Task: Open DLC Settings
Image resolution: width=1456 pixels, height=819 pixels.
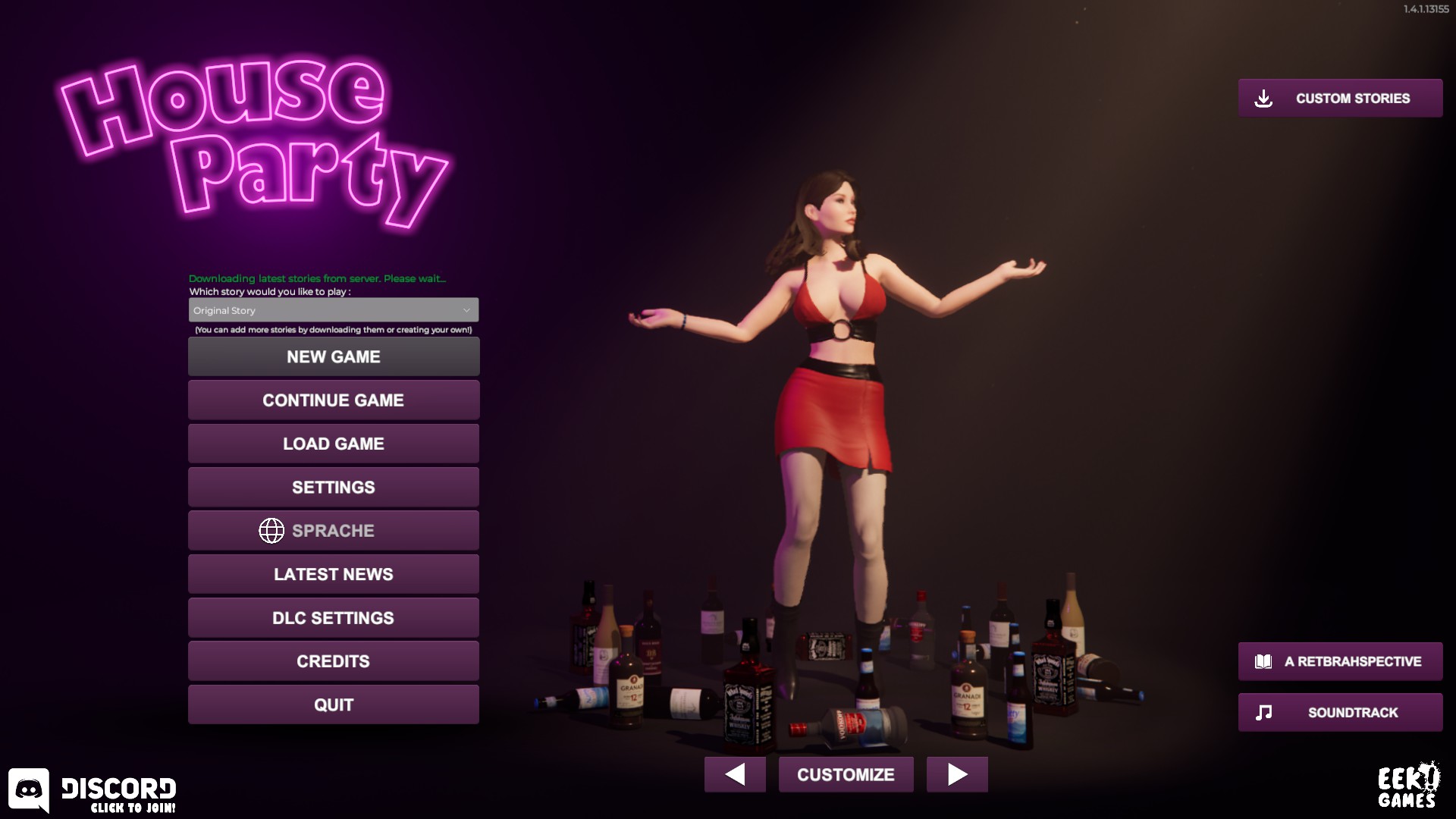Action: click(334, 618)
